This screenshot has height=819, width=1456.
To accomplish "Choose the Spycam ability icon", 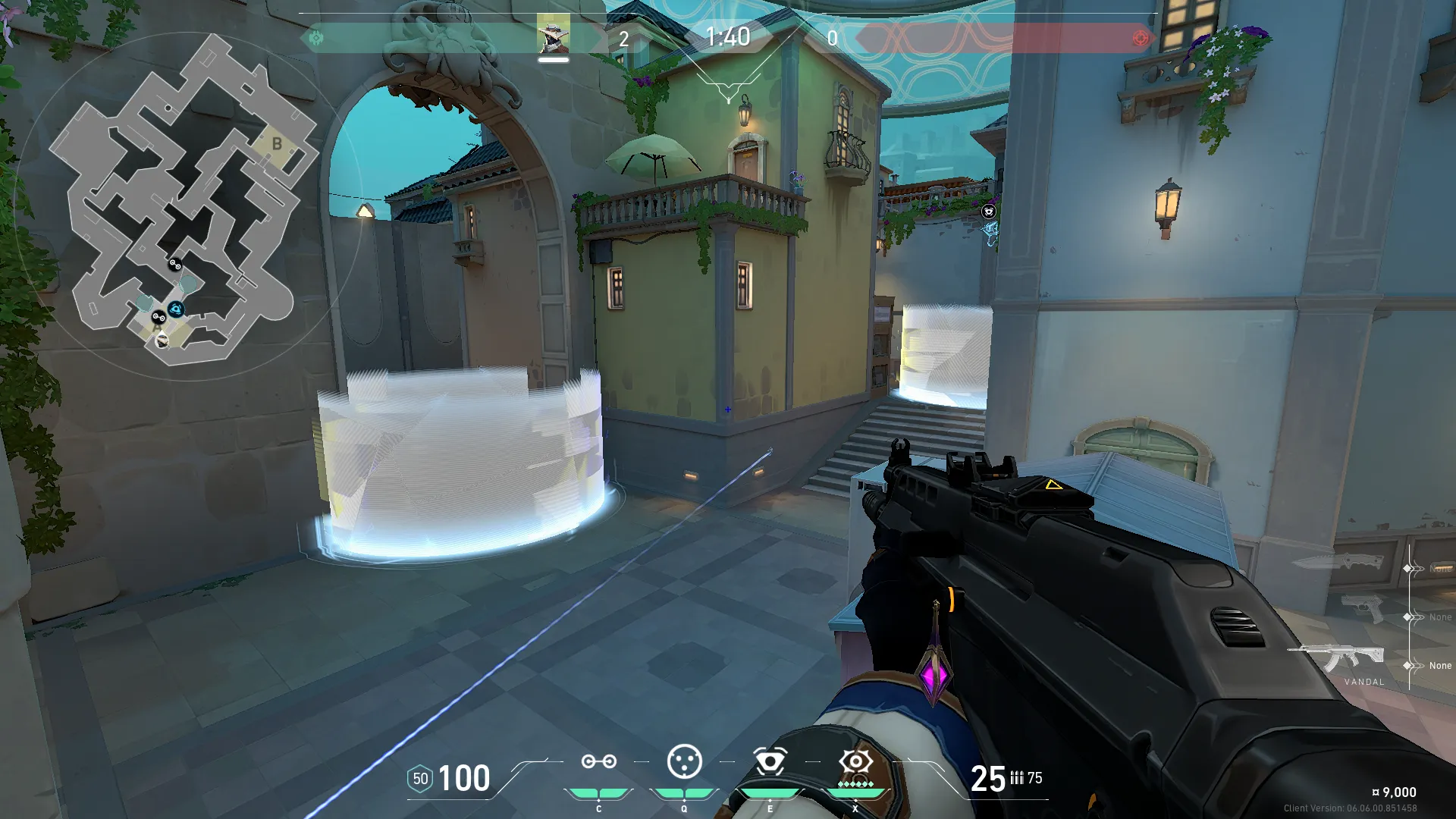I will pyautogui.click(x=770, y=762).
